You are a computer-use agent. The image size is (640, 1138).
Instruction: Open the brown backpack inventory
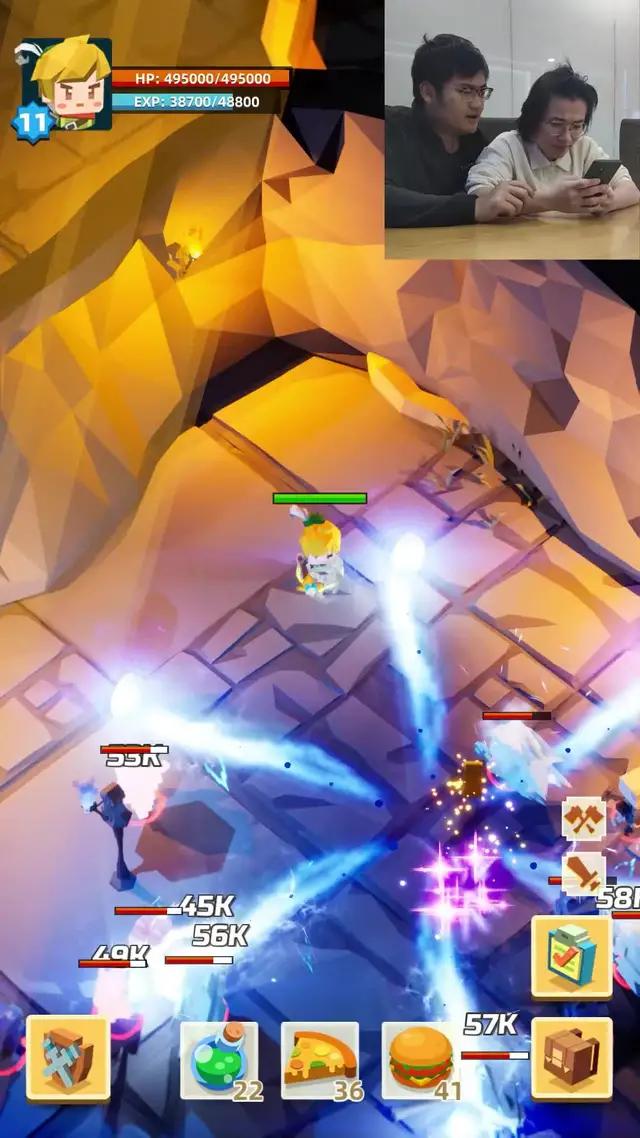[x=572, y=1059]
